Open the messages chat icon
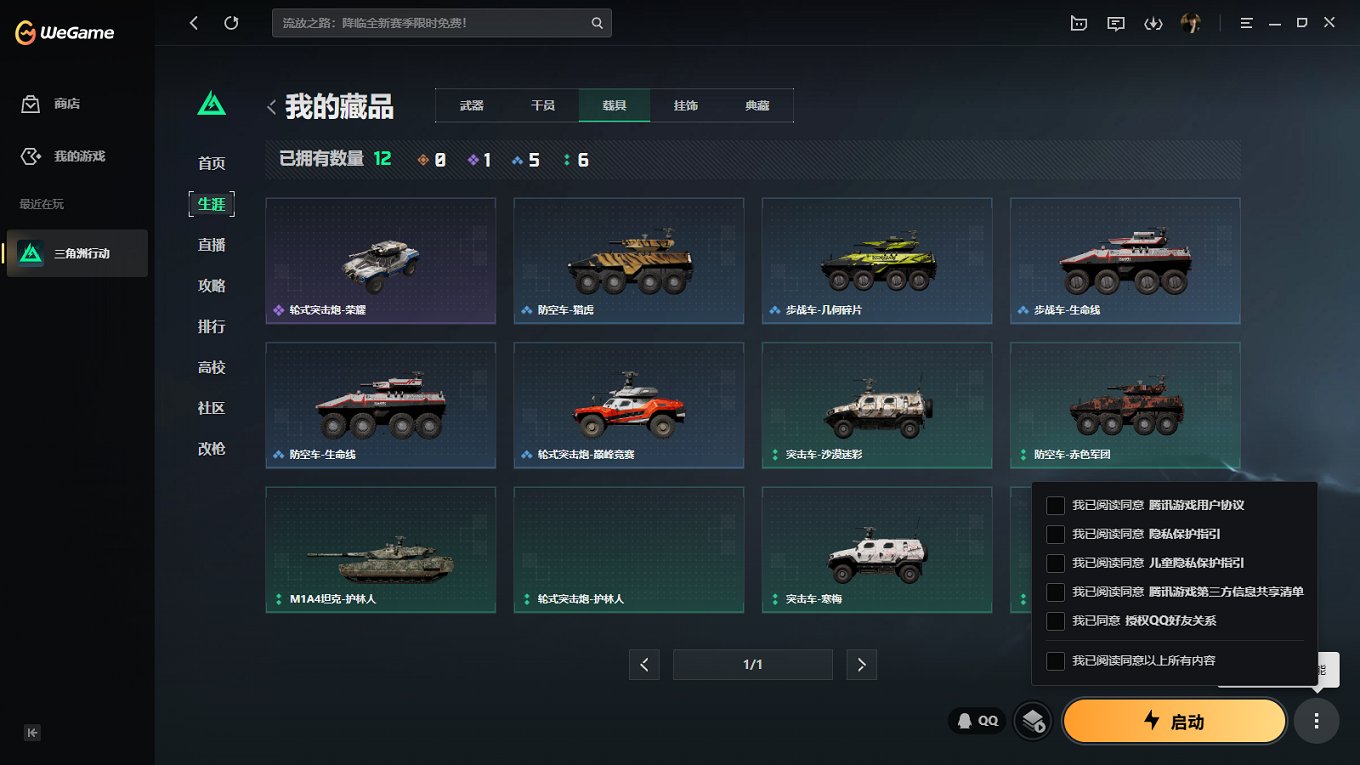 1116,22
